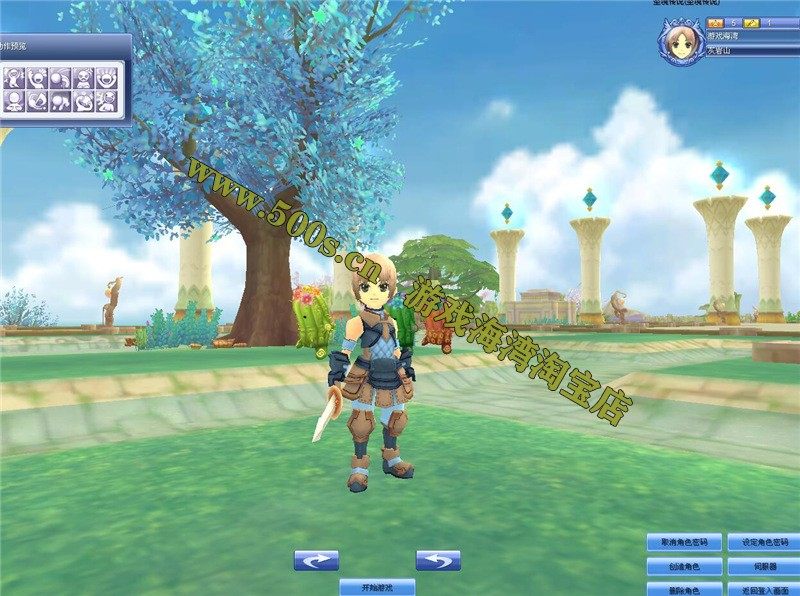Create a new character with 创建角色
This screenshot has height=596, width=800.
coord(684,567)
